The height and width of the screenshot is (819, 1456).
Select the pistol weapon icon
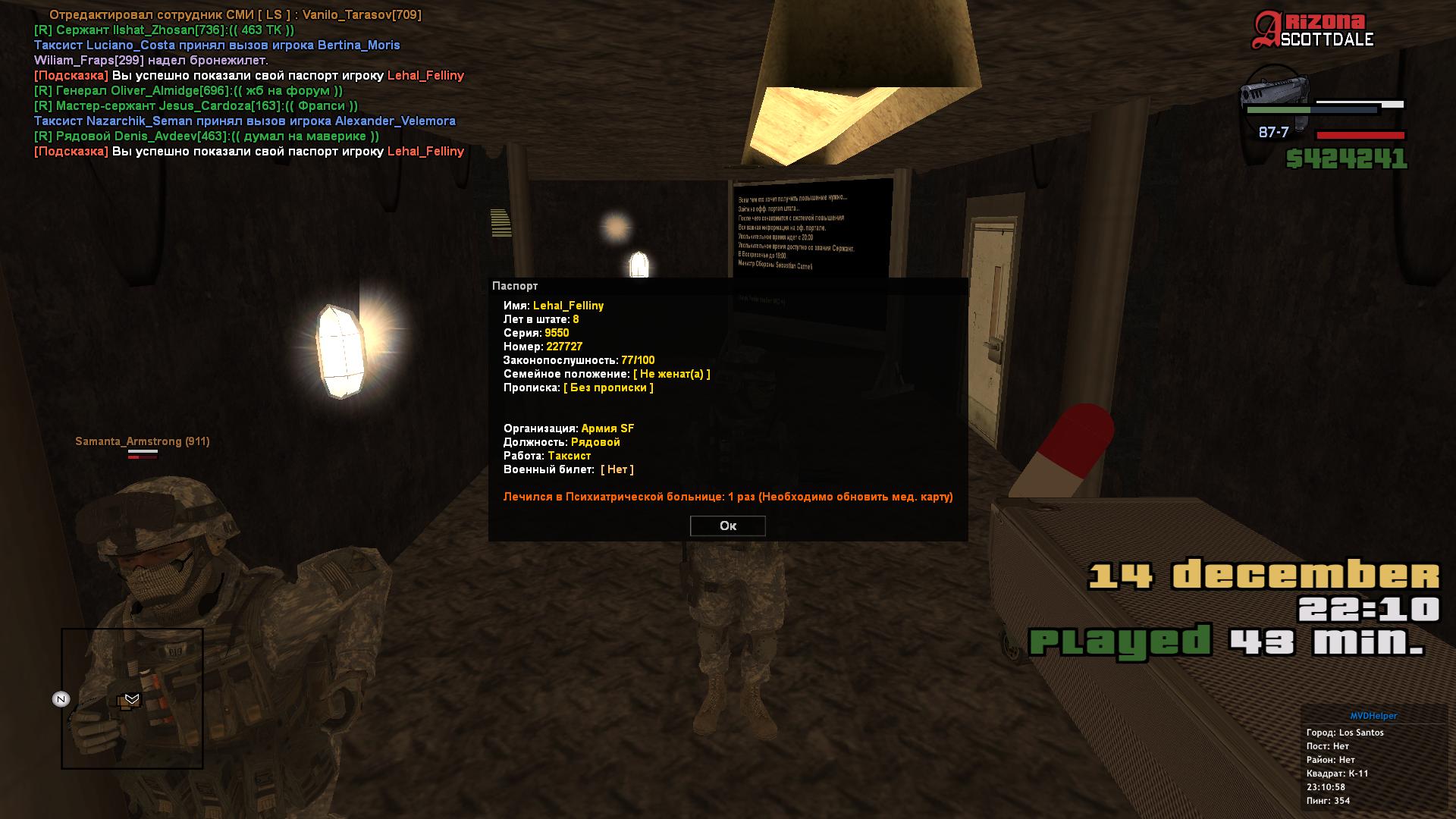(1275, 97)
